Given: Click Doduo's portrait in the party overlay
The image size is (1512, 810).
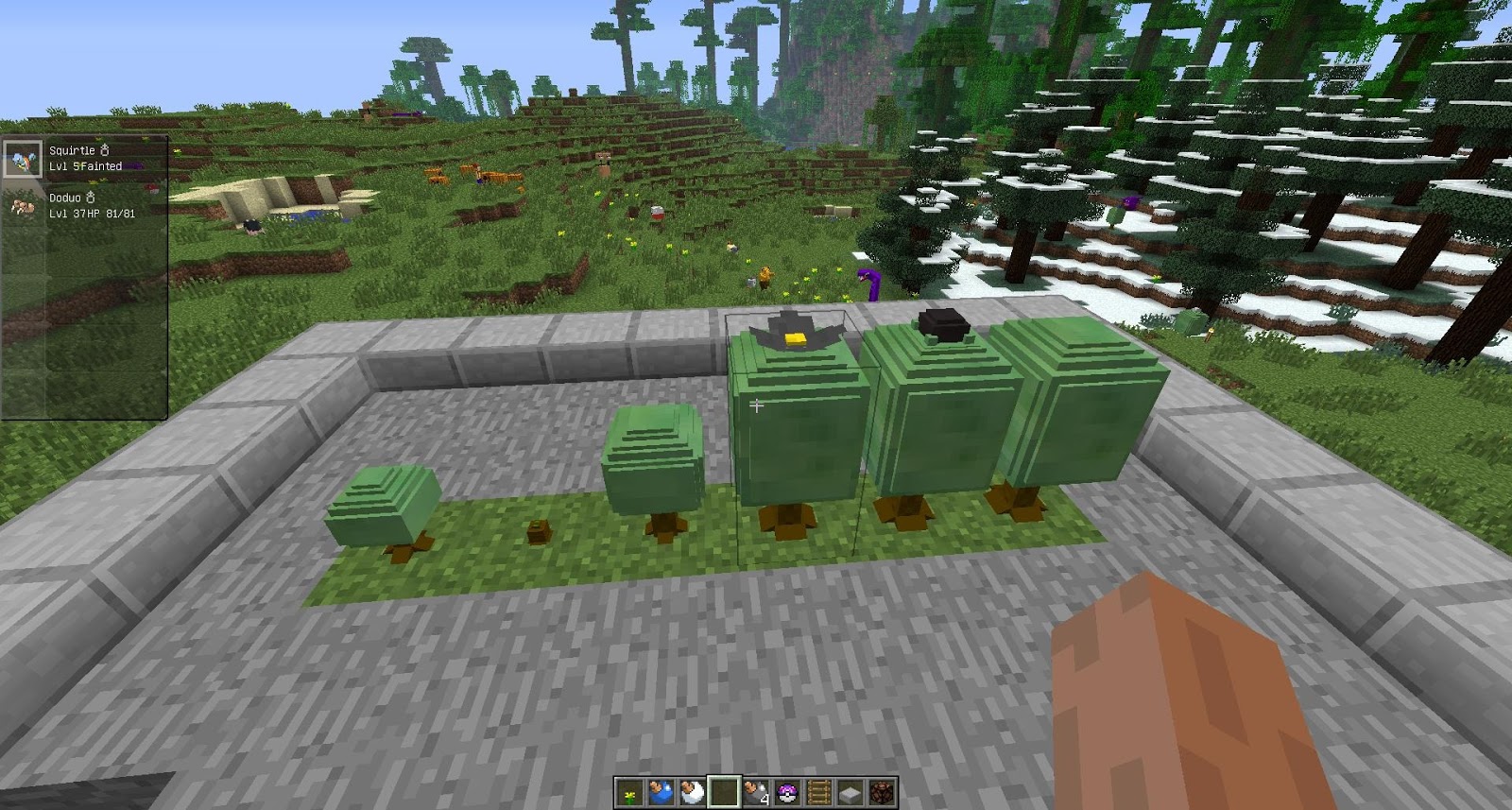Looking at the screenshot, I should pos(23,206).
